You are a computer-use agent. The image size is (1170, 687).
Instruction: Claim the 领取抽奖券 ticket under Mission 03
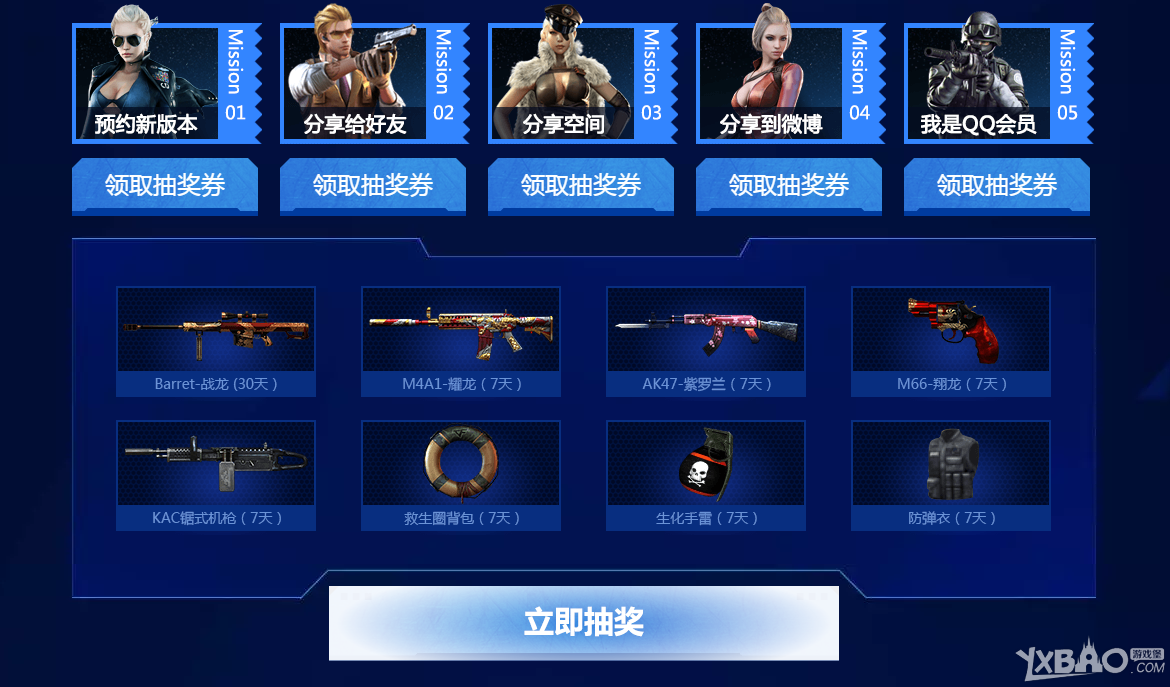click(581, 185)
